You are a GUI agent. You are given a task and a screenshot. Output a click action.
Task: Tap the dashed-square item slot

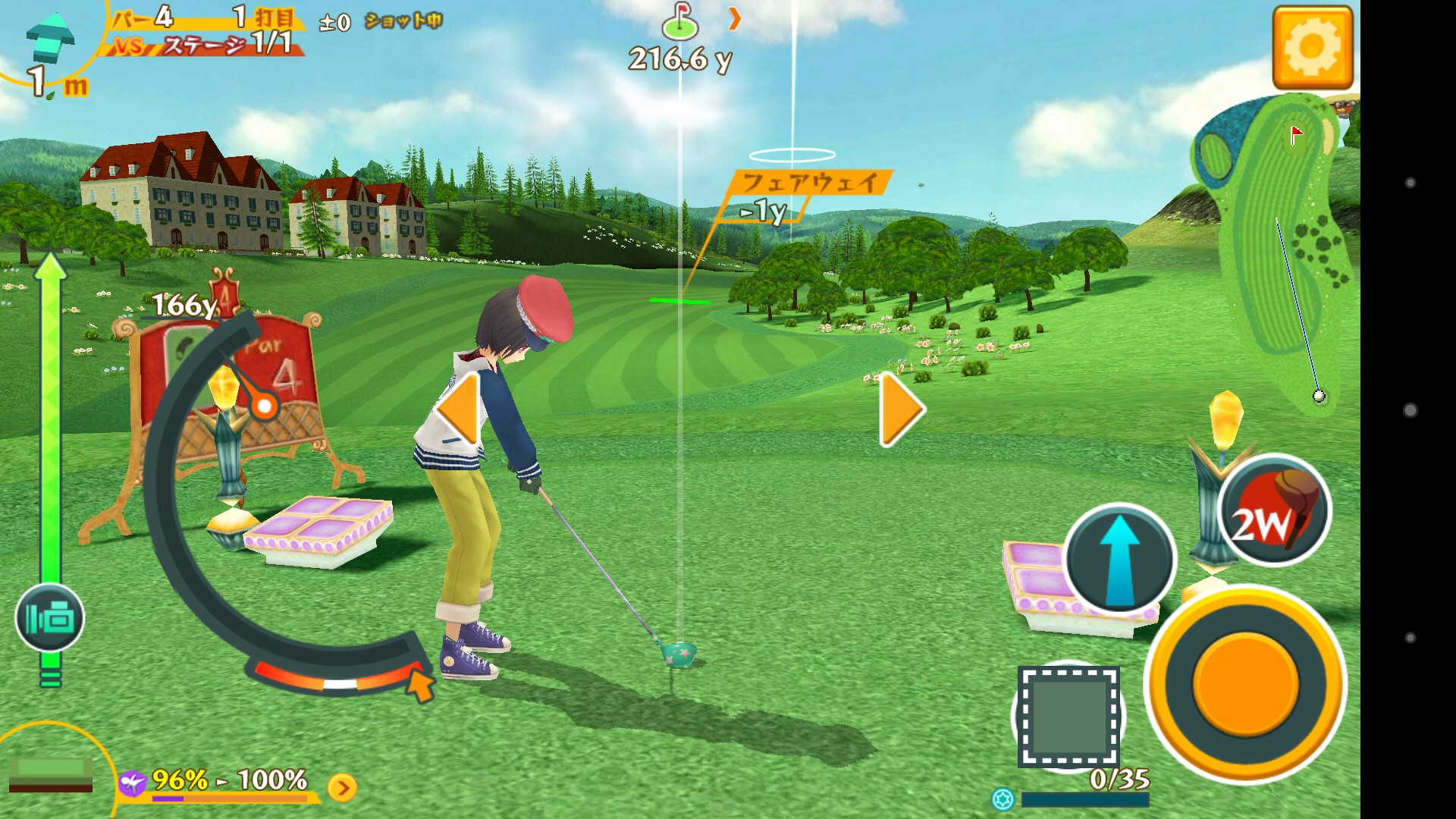1068,716
